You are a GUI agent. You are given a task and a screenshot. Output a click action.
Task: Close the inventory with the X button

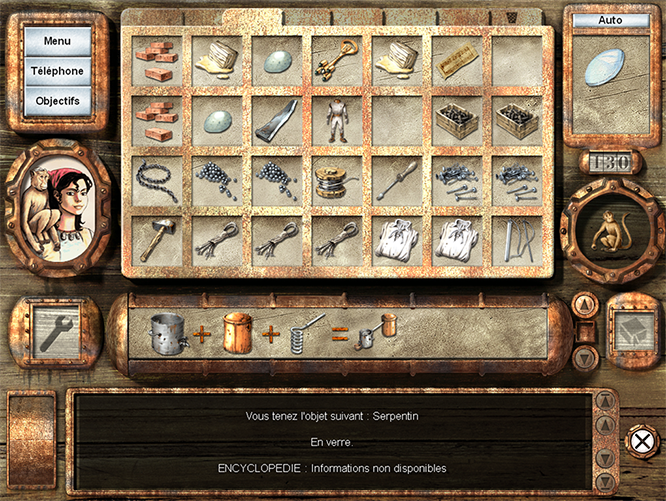click(x=640, y=440)
